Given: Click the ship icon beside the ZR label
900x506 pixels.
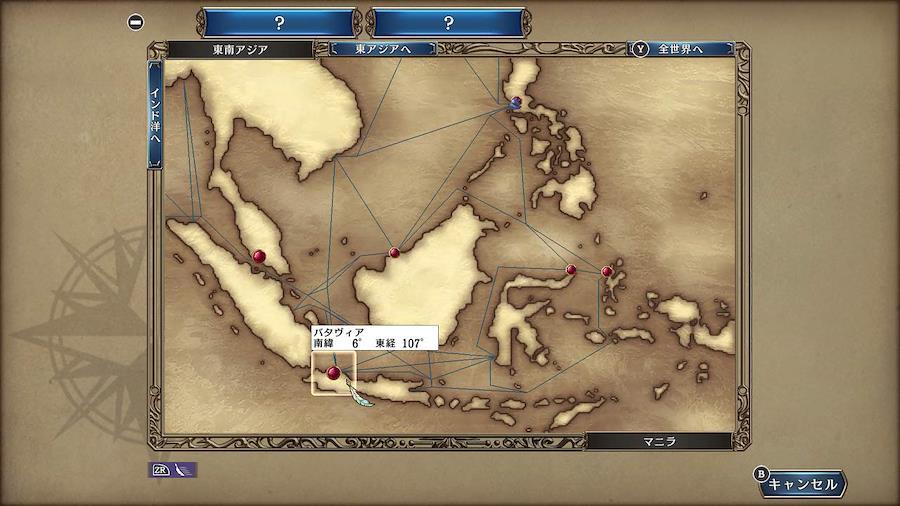Looking at the screenshot, I should click(x=183, y=469).
